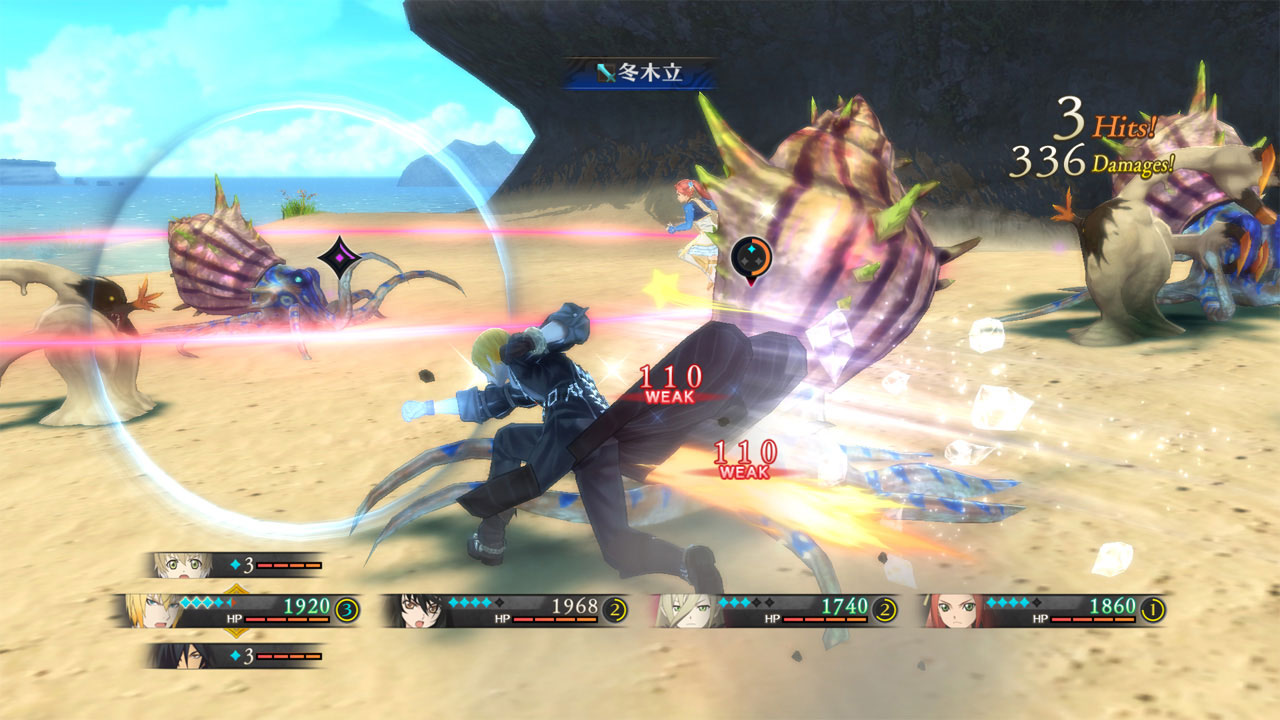This screenshot has width=1280, height=720.
Task: Pick the red-haired character's 1860 HP panel
Action: [x=1044, y=610]
